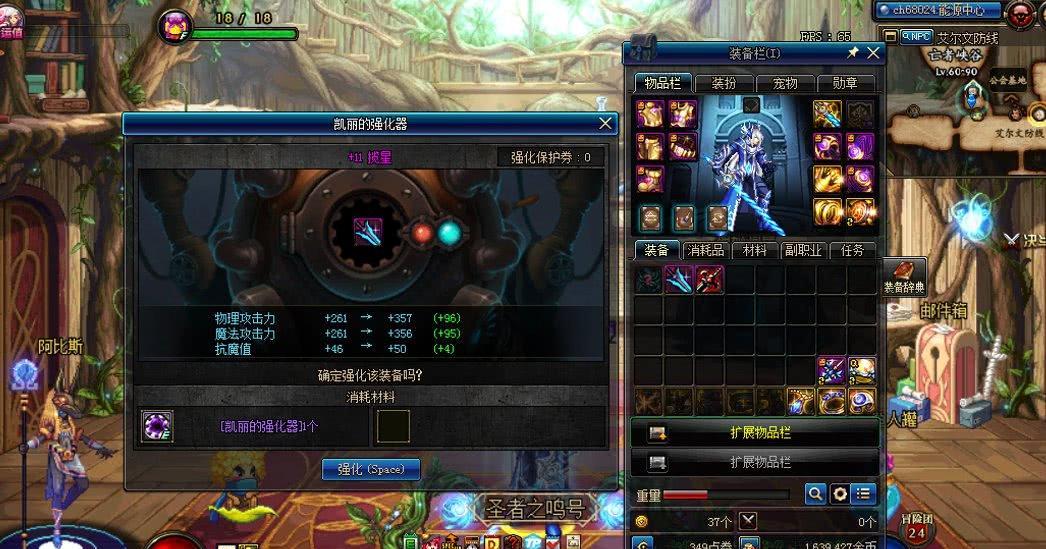Close the 装备栏 inventory panel
The height and width of the screenshot is (549, 1046).
pos(874,53)
